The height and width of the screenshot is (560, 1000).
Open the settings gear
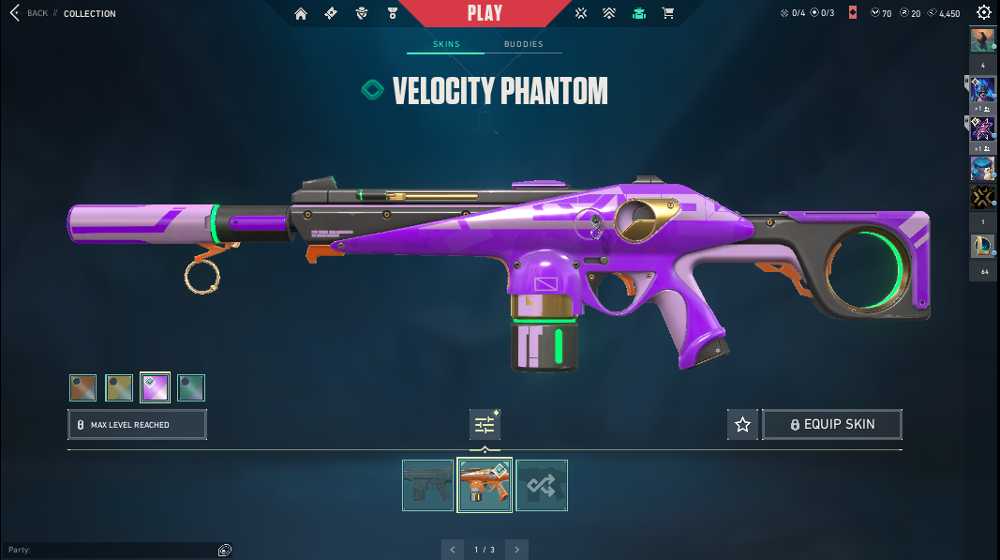[x=983, y=13]
